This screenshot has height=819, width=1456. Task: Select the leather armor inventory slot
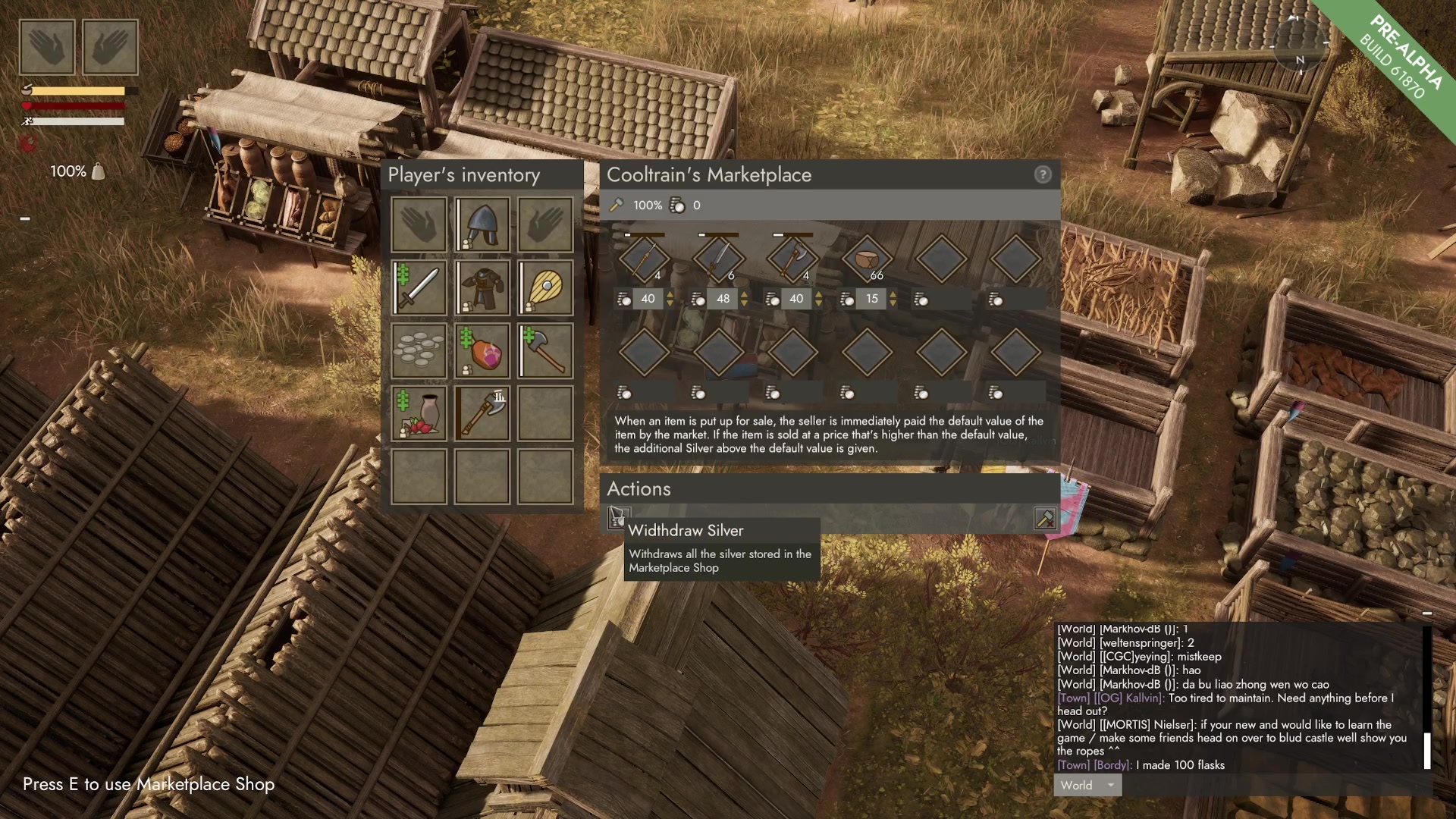pyautogui.click(x=482, y=288)
